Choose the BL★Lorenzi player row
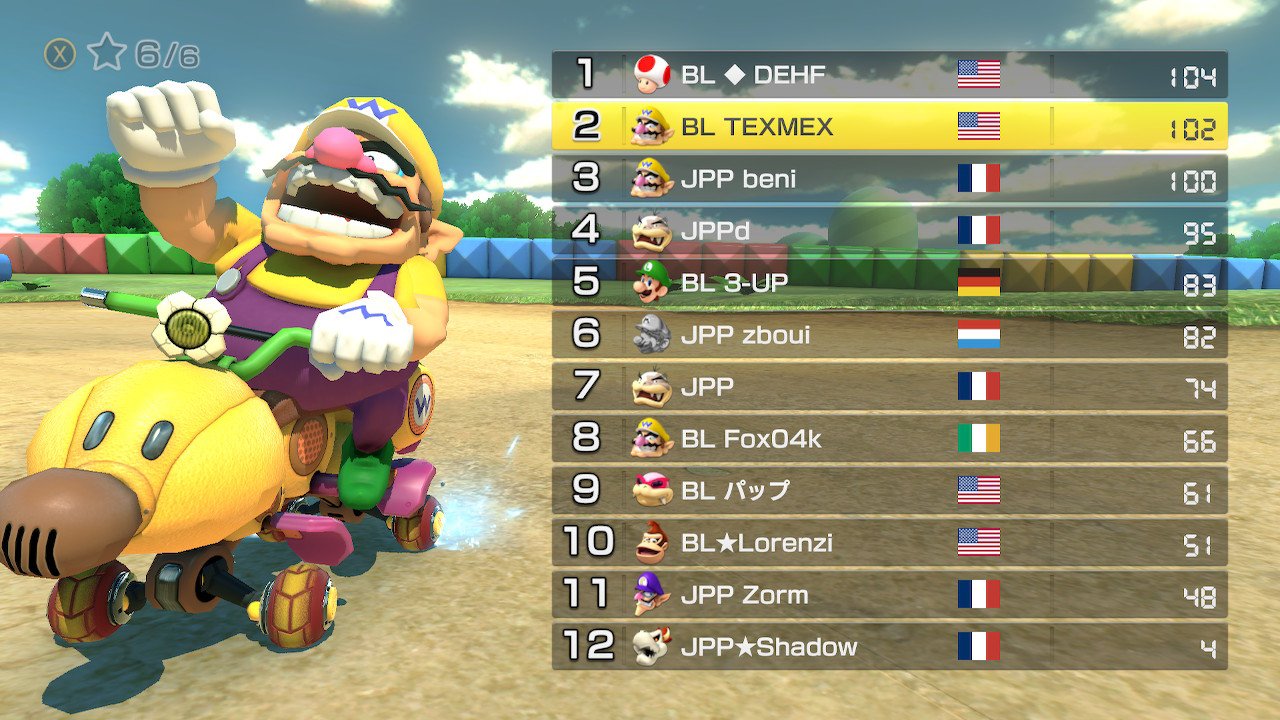 pos(889,543)
